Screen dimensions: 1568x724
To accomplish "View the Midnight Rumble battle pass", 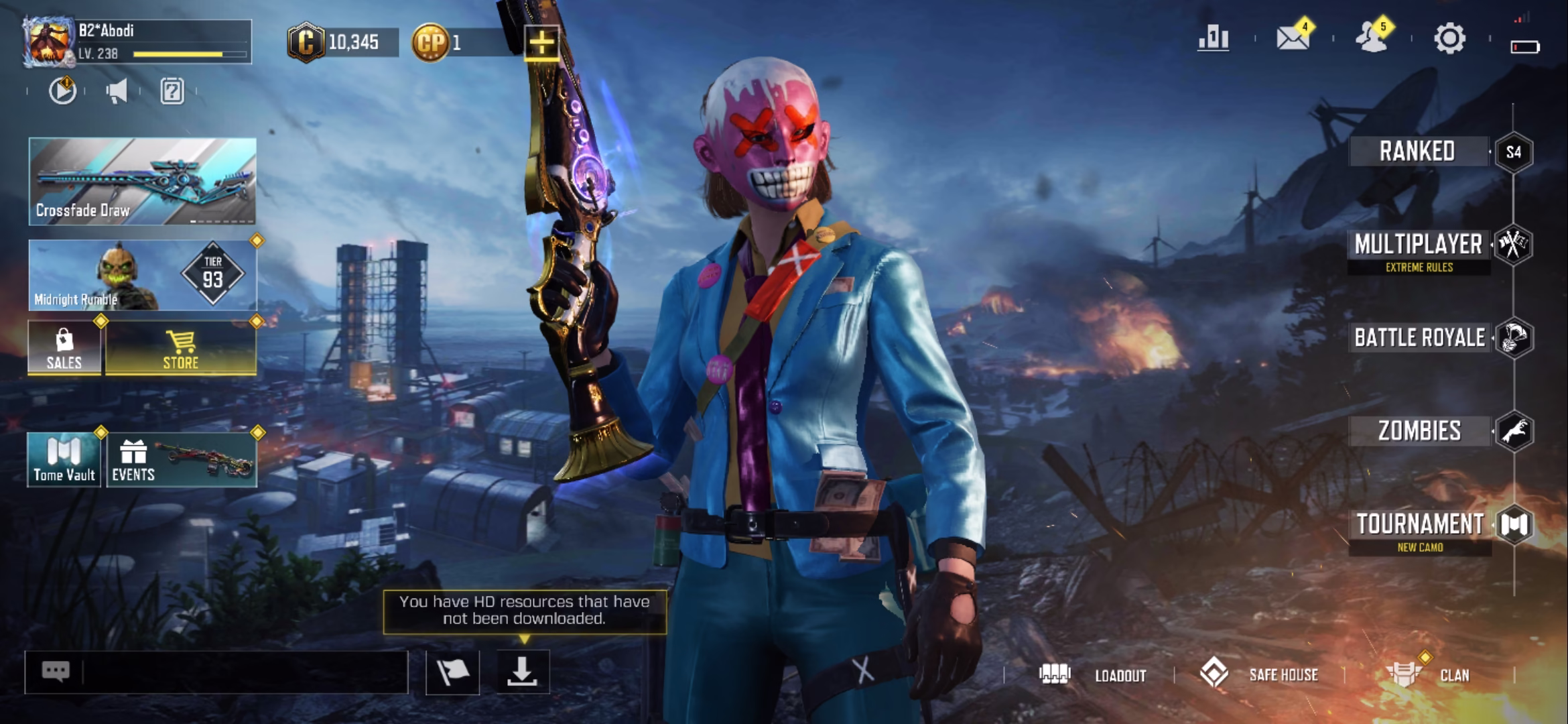I will 142,275.
